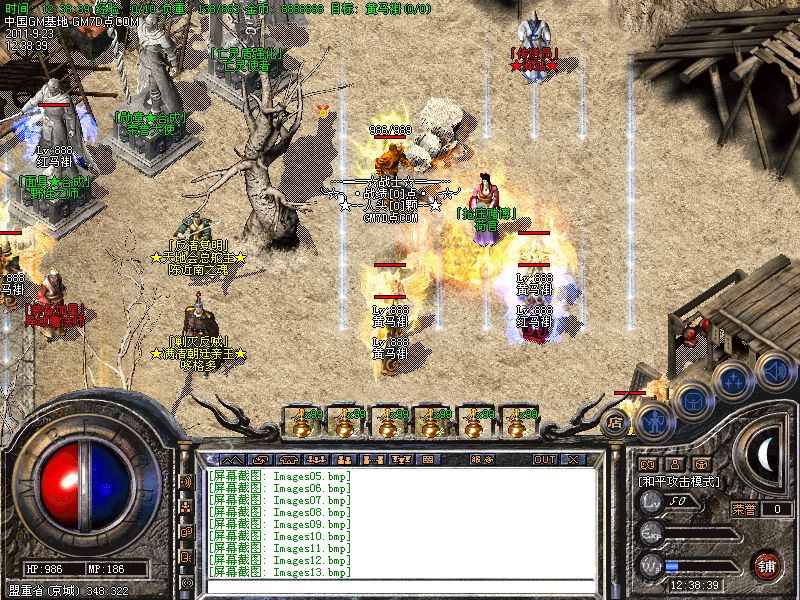Click the 服务 button on chat toolbar
The image size is (800, 600).
[482, 460]
